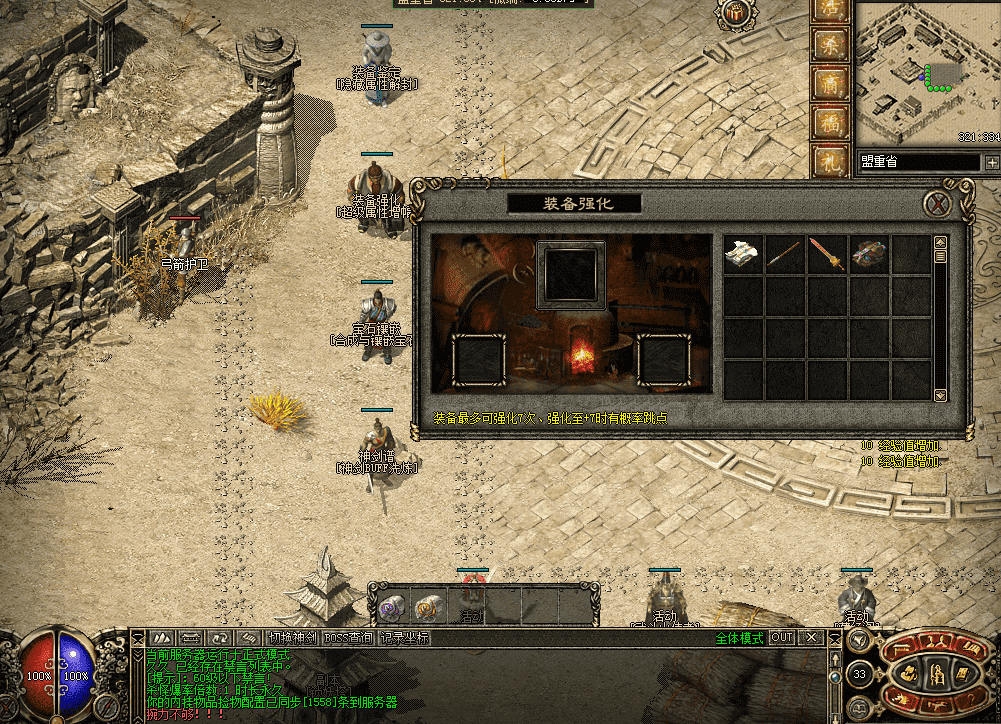
Task: Expand the minimap with the plus button
Action: click(x=992, y=162)
